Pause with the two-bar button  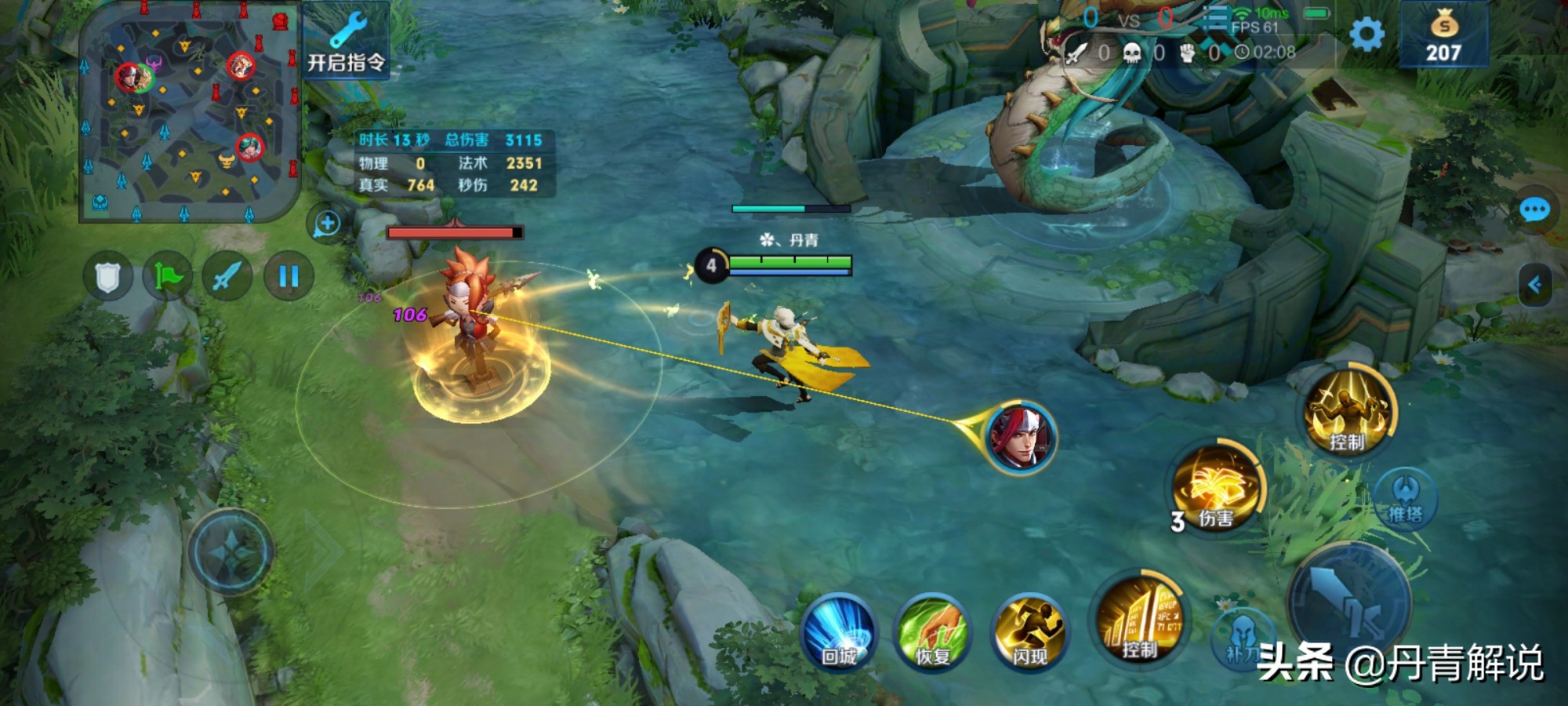click(289, 276)
